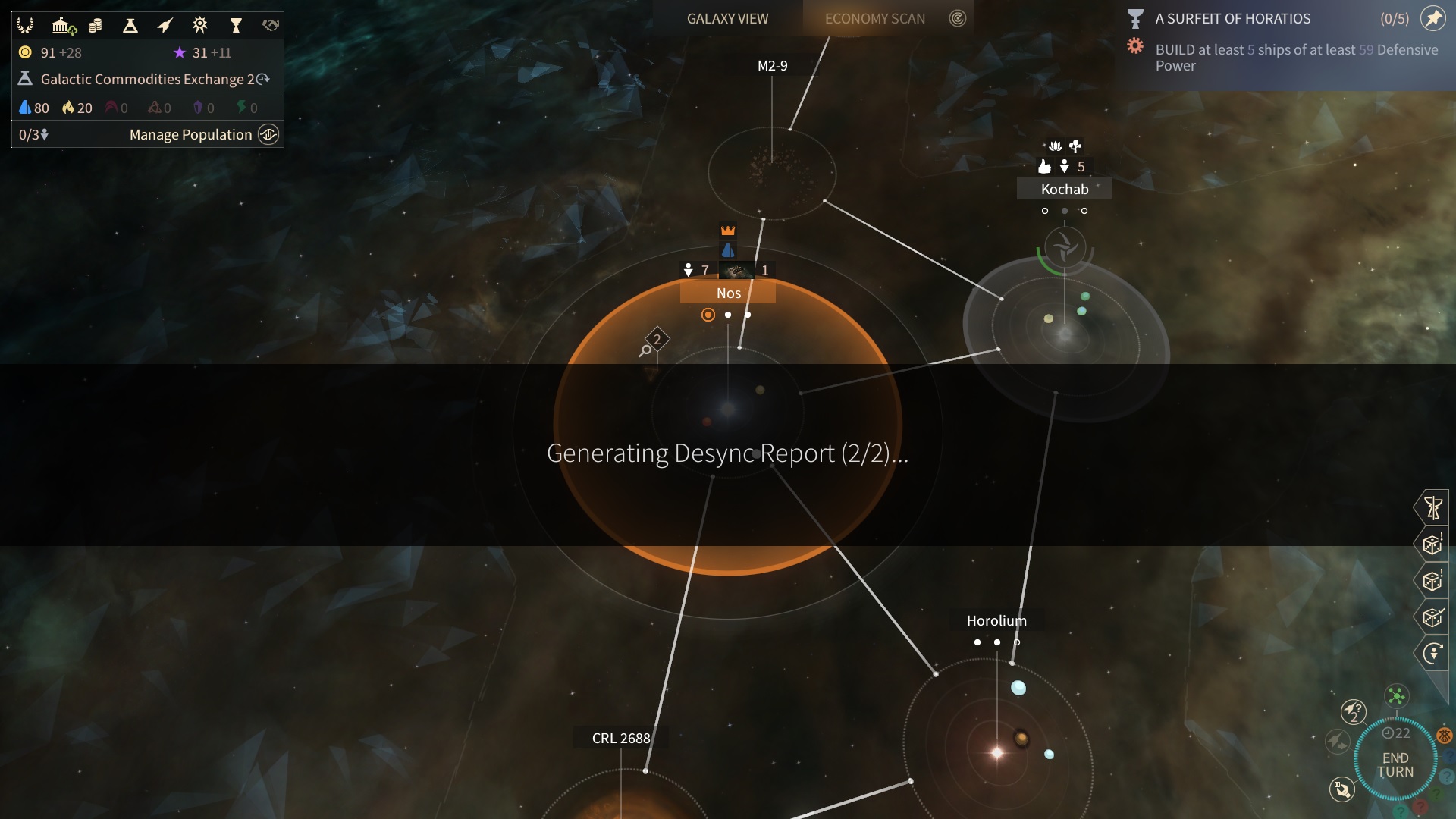
Task: Open the diplomacy handshake screen
Action: tap(270, 26)
